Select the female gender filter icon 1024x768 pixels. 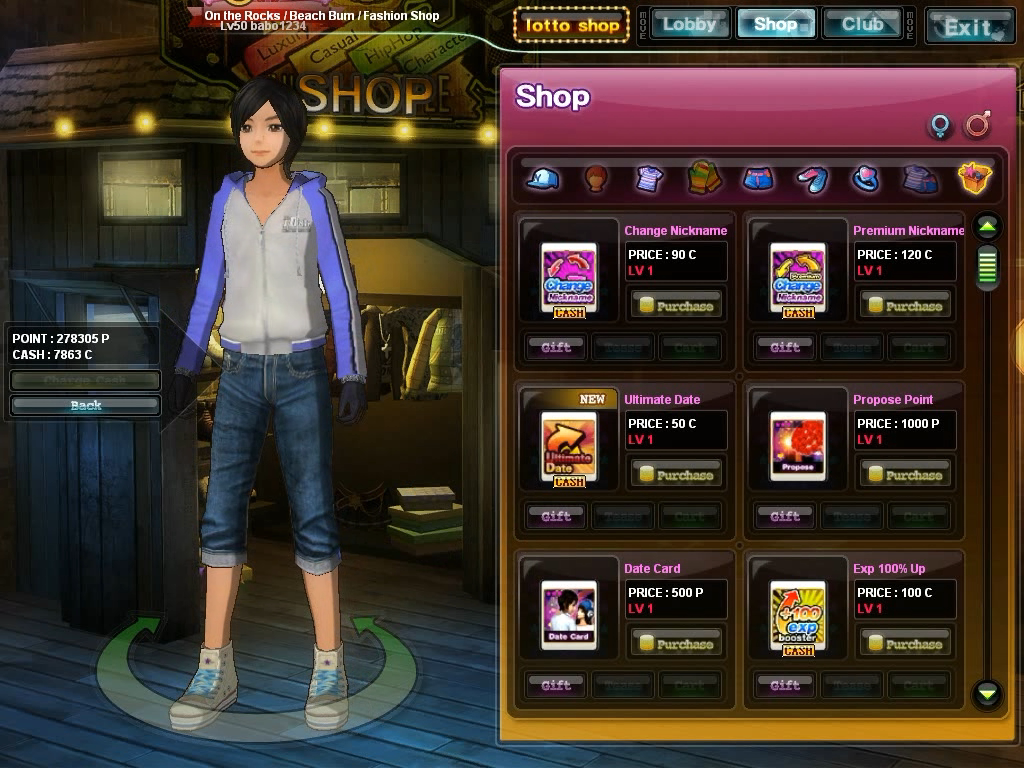940,126
